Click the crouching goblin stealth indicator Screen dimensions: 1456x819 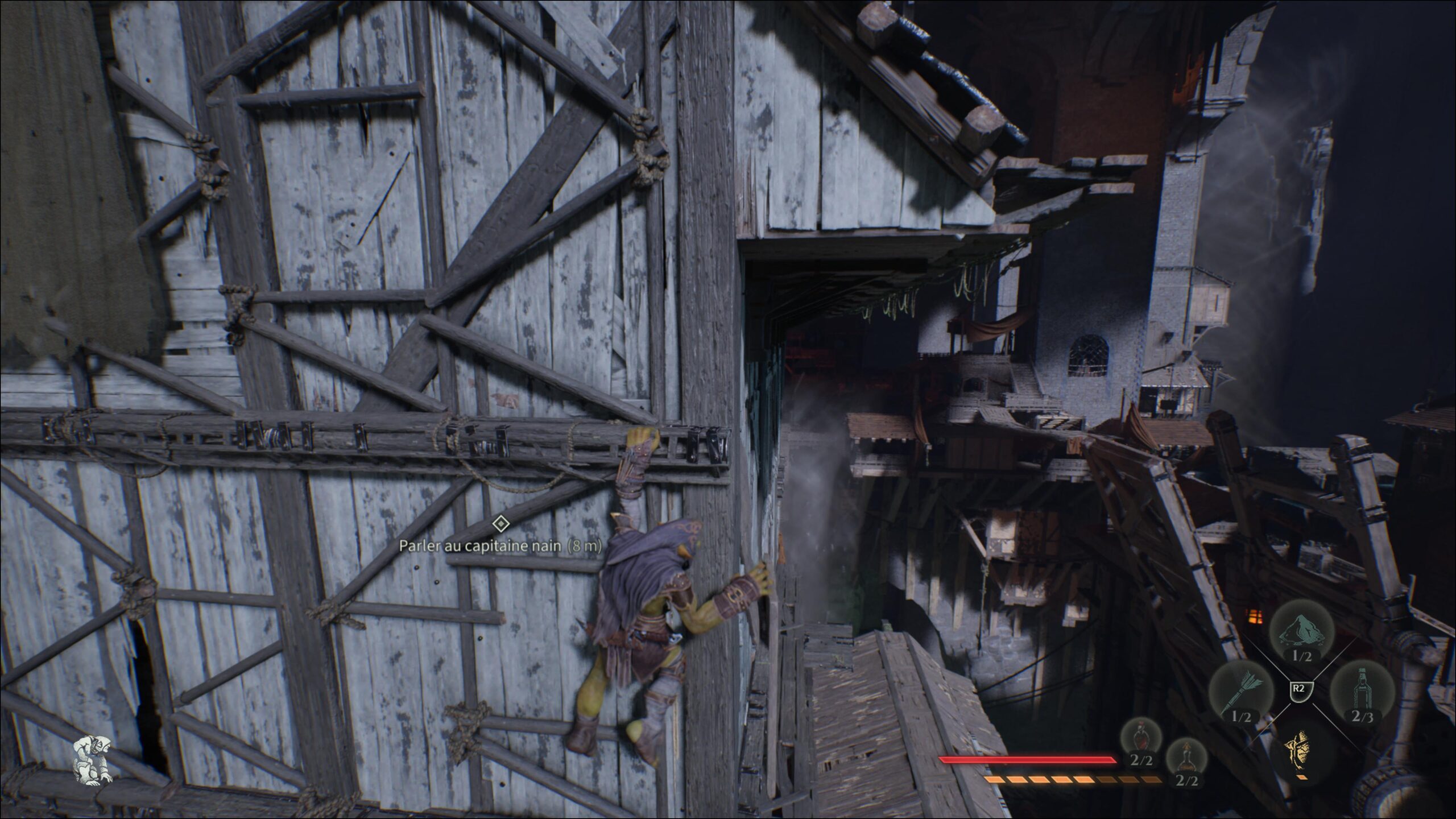coord(92,760)
